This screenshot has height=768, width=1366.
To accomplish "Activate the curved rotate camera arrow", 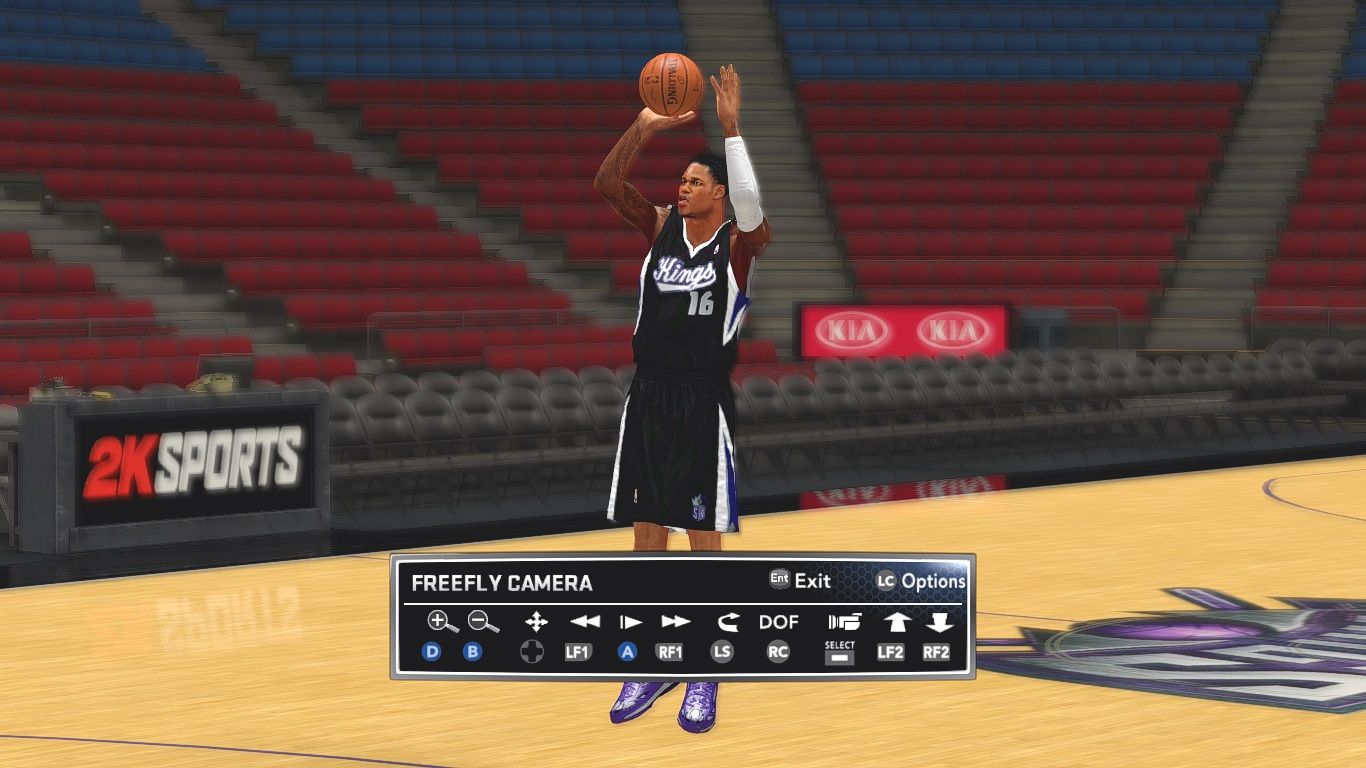I will coord(727,622).
